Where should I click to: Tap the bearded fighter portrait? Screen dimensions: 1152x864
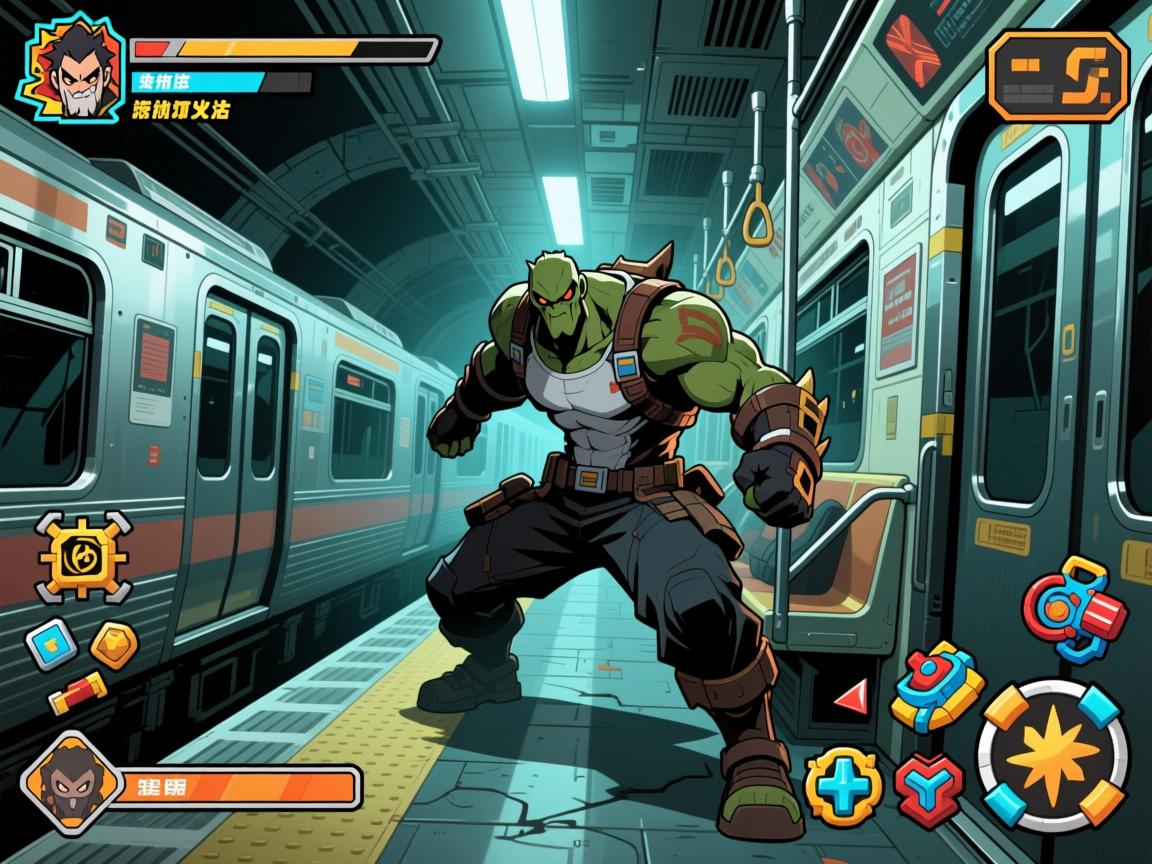pos(72,66)
